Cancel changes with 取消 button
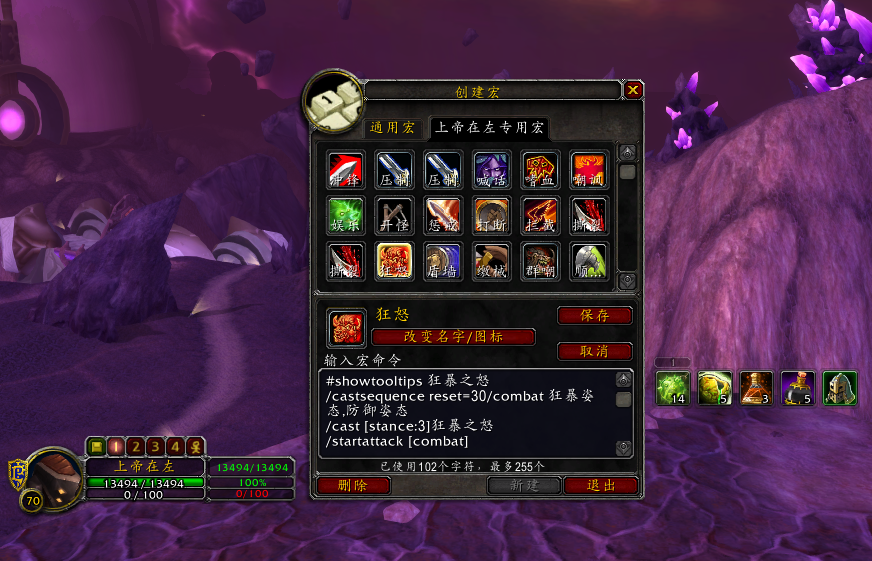 (594, 351)
